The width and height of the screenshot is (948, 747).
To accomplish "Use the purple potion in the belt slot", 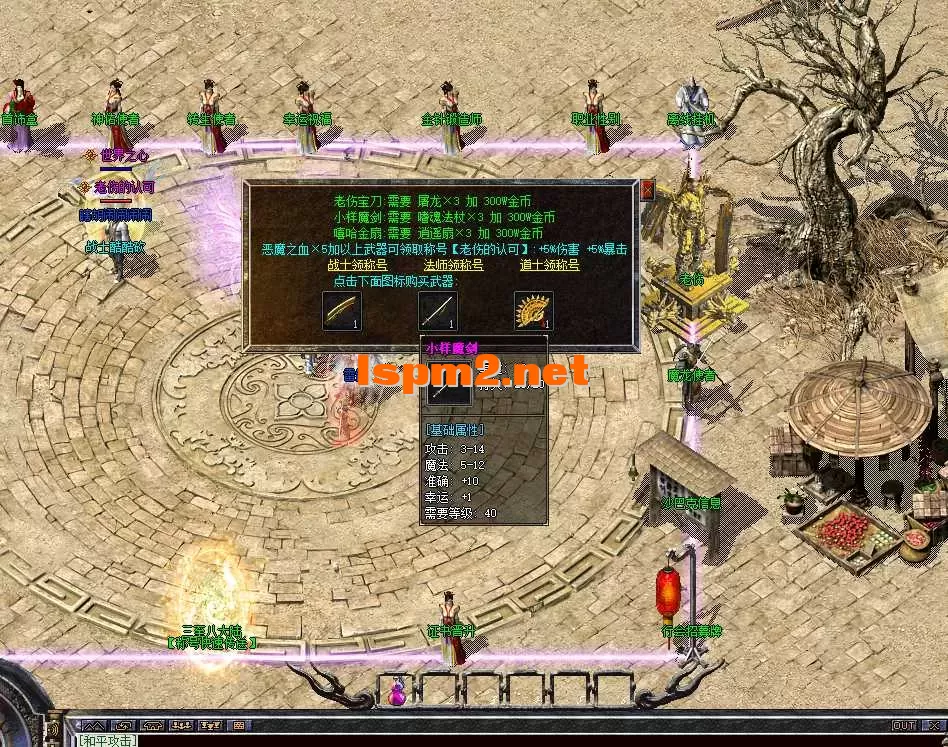I will click(x=398, y=690).
